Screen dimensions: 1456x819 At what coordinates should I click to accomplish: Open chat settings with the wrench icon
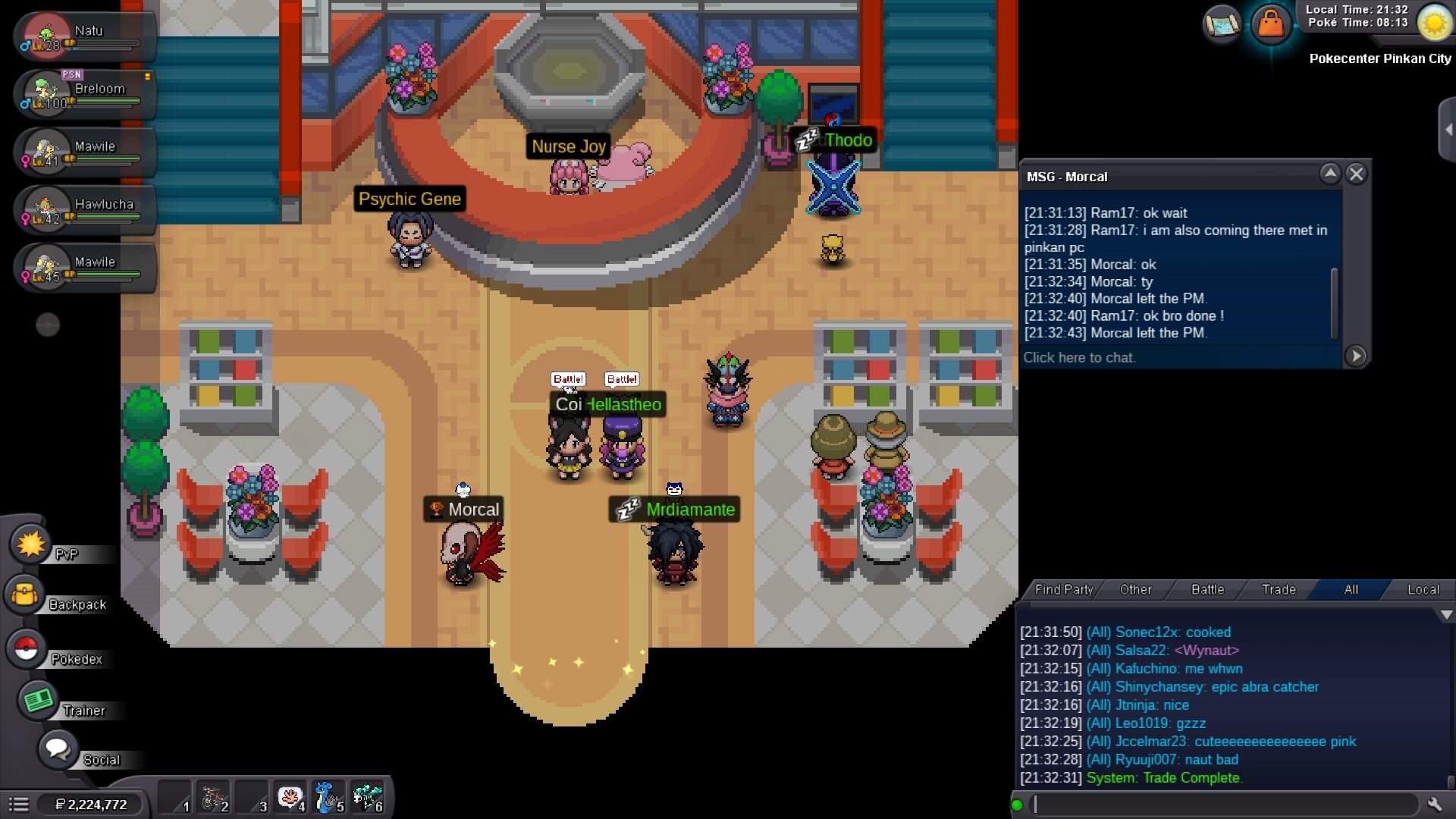(1434, 805)
